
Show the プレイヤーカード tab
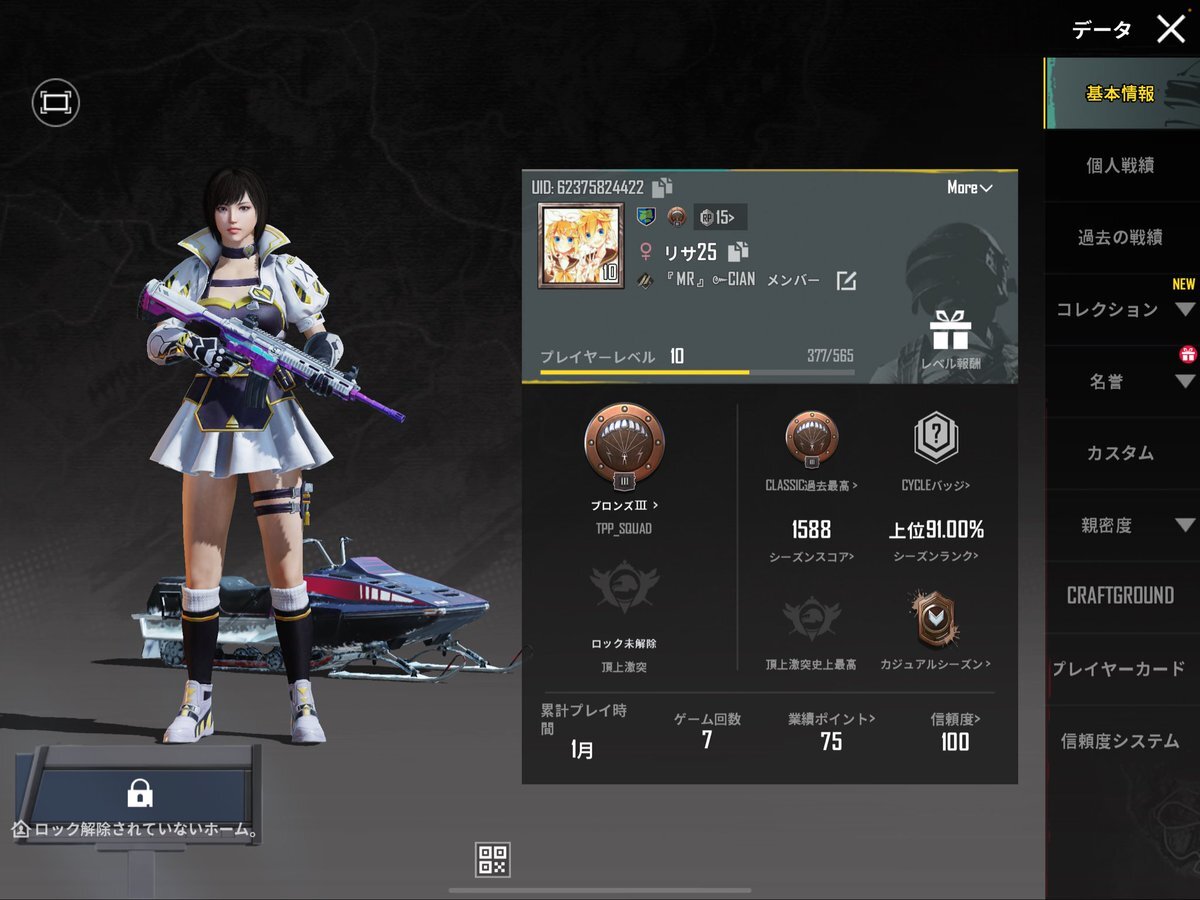click(1120, 669)
